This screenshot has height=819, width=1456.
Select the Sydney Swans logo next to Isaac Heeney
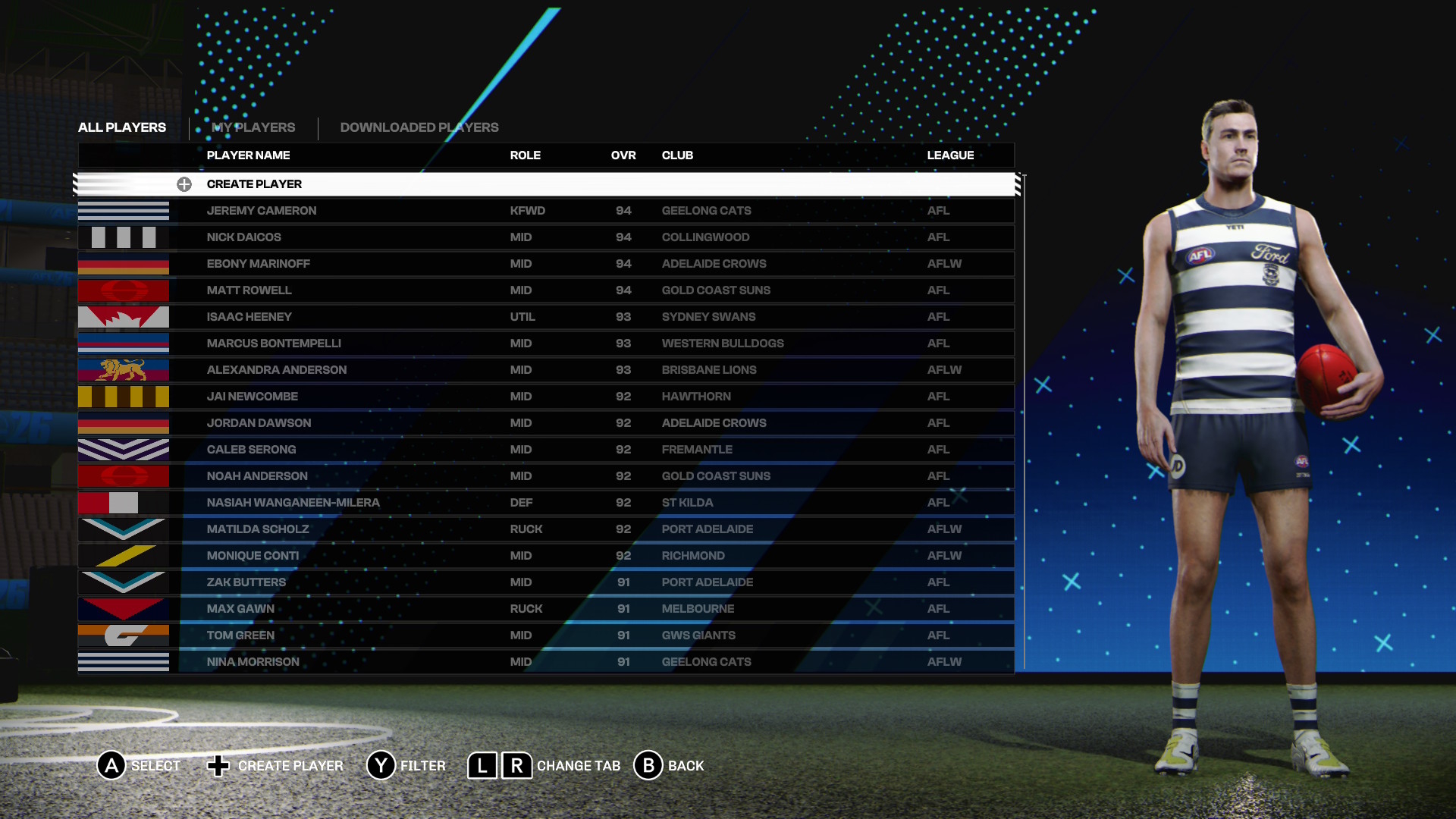coord(124,316)
